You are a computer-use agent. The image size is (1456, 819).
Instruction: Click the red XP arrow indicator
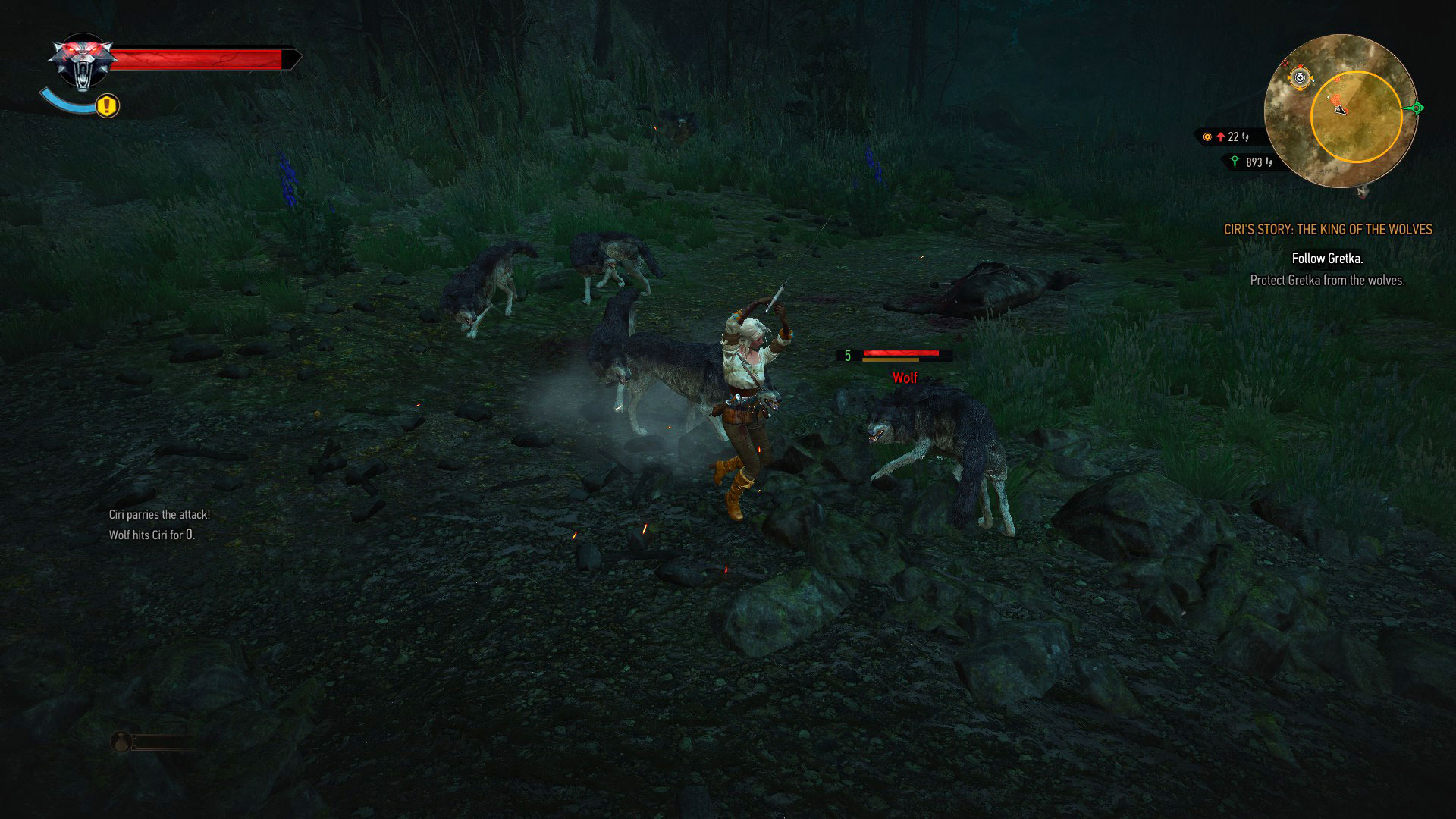click(x=1222, y=136)
